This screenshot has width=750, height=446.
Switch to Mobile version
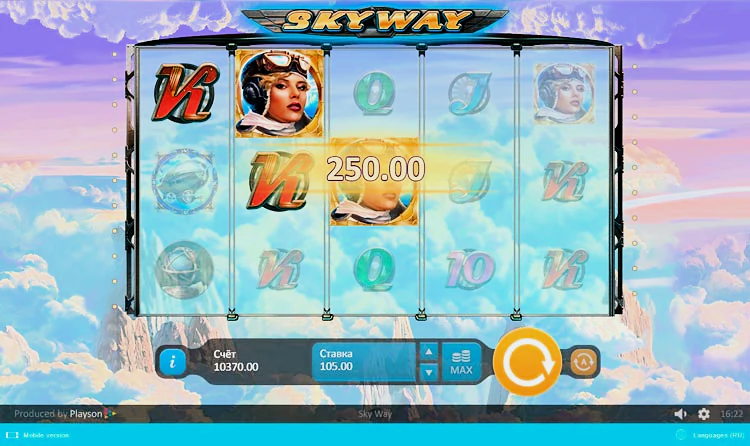click(45, 436)
